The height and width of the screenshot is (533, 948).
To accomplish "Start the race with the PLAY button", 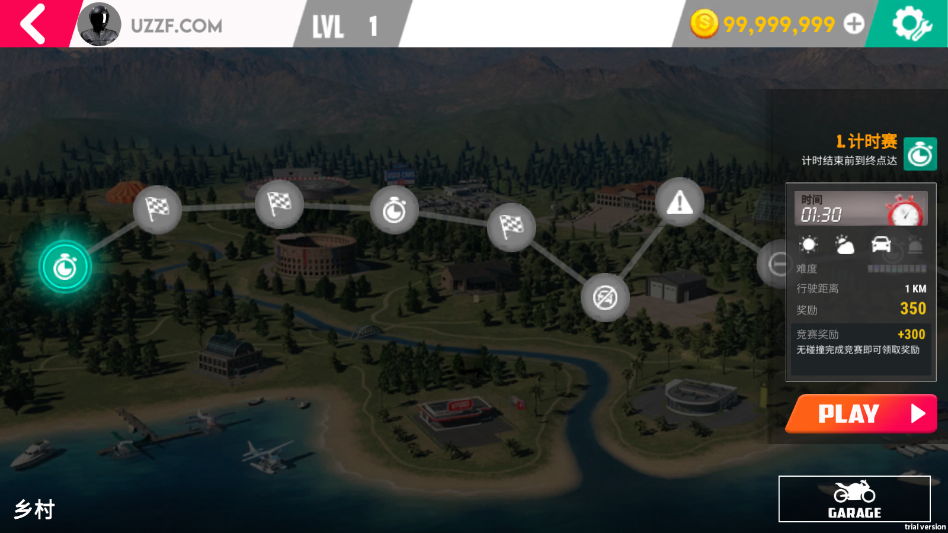I will (861, 414).
